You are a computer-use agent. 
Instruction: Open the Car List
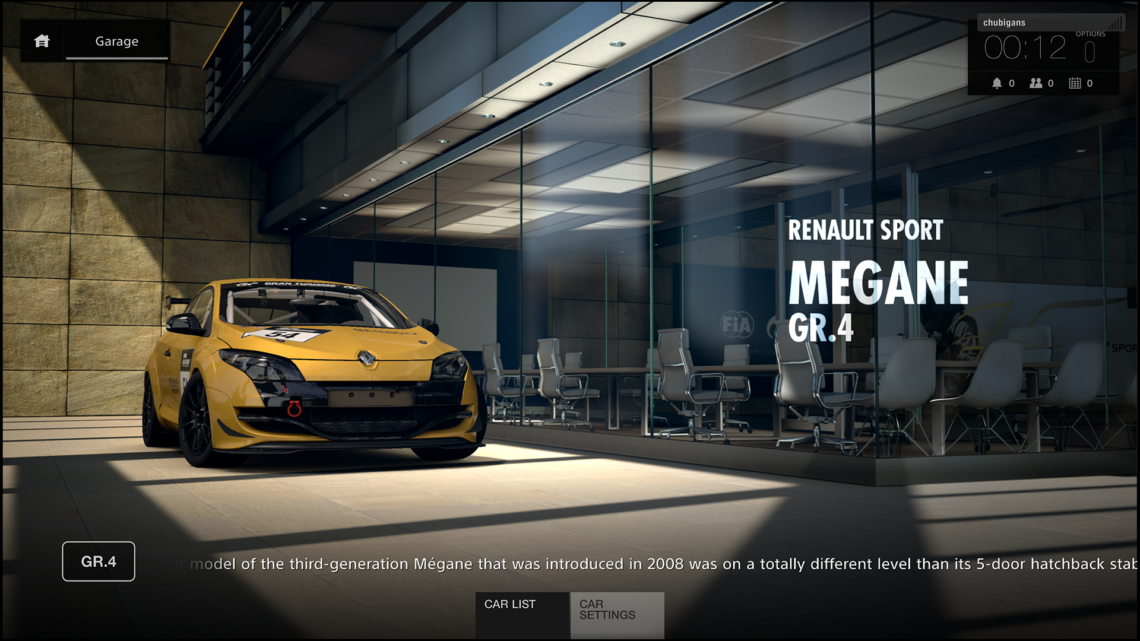click(x=521, y=614)
